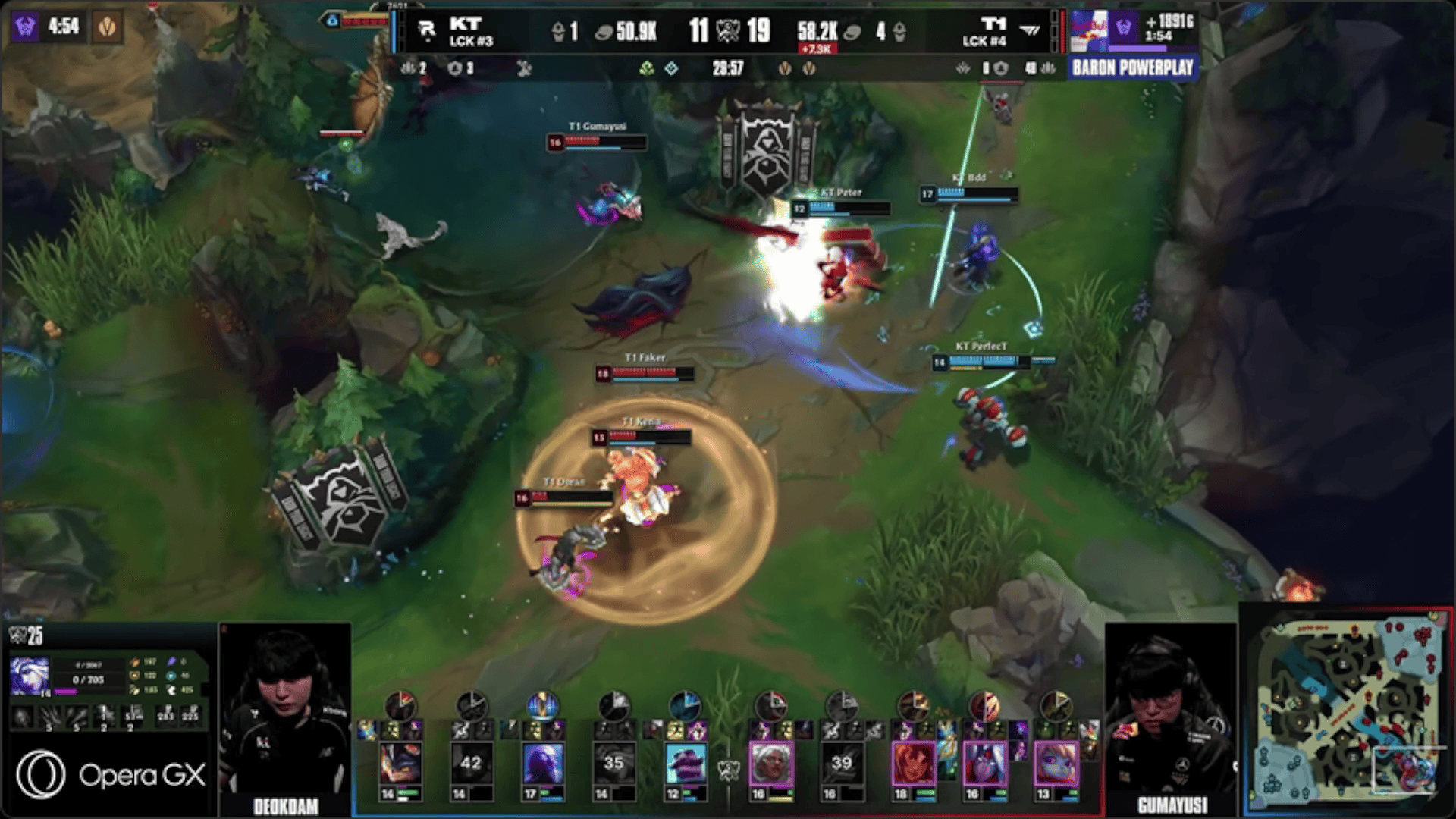Select the red-haired level 18 champion portrait

(913, 763)
